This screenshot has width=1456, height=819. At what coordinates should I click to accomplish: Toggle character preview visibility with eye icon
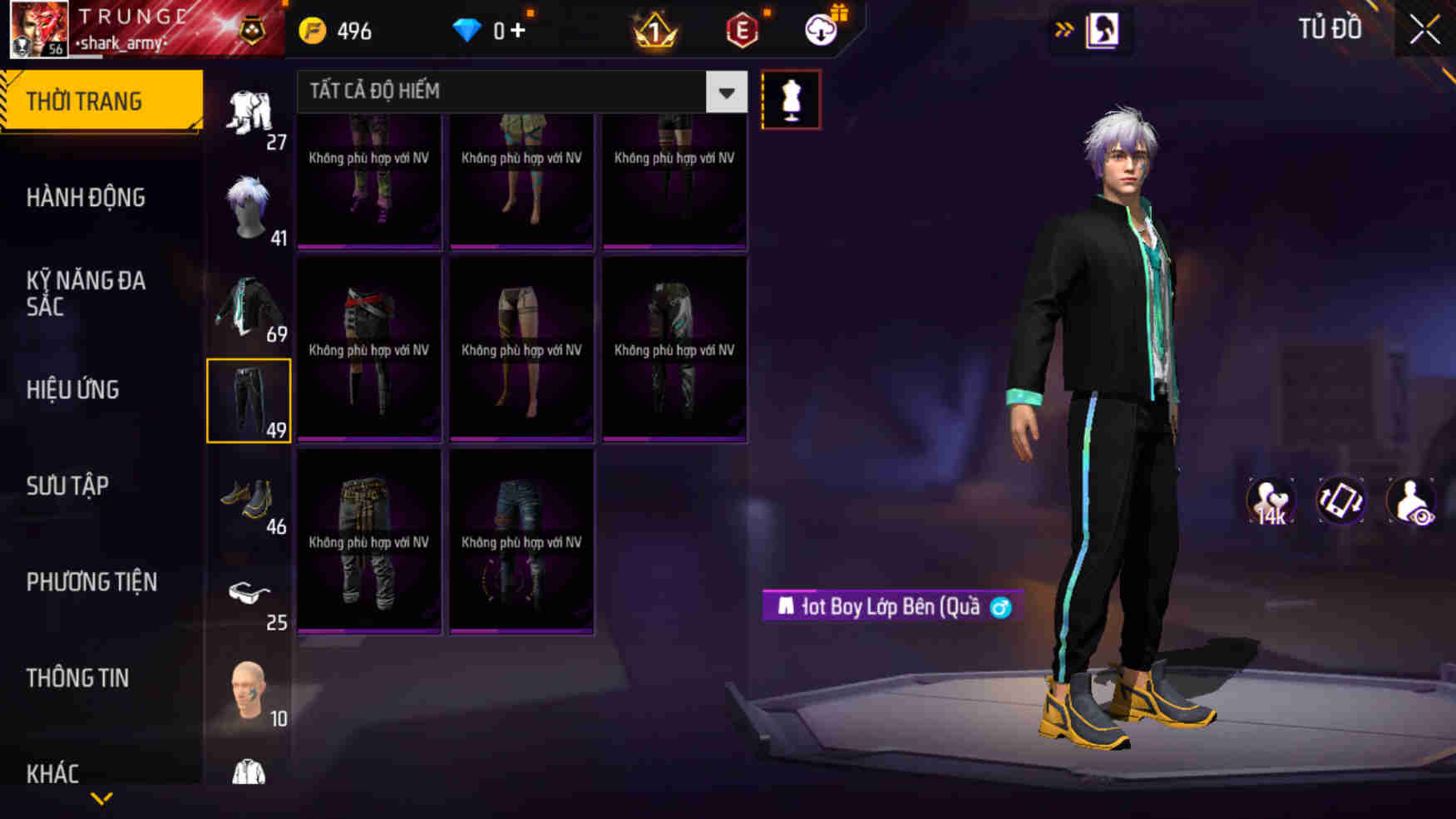pos(1414,499)
